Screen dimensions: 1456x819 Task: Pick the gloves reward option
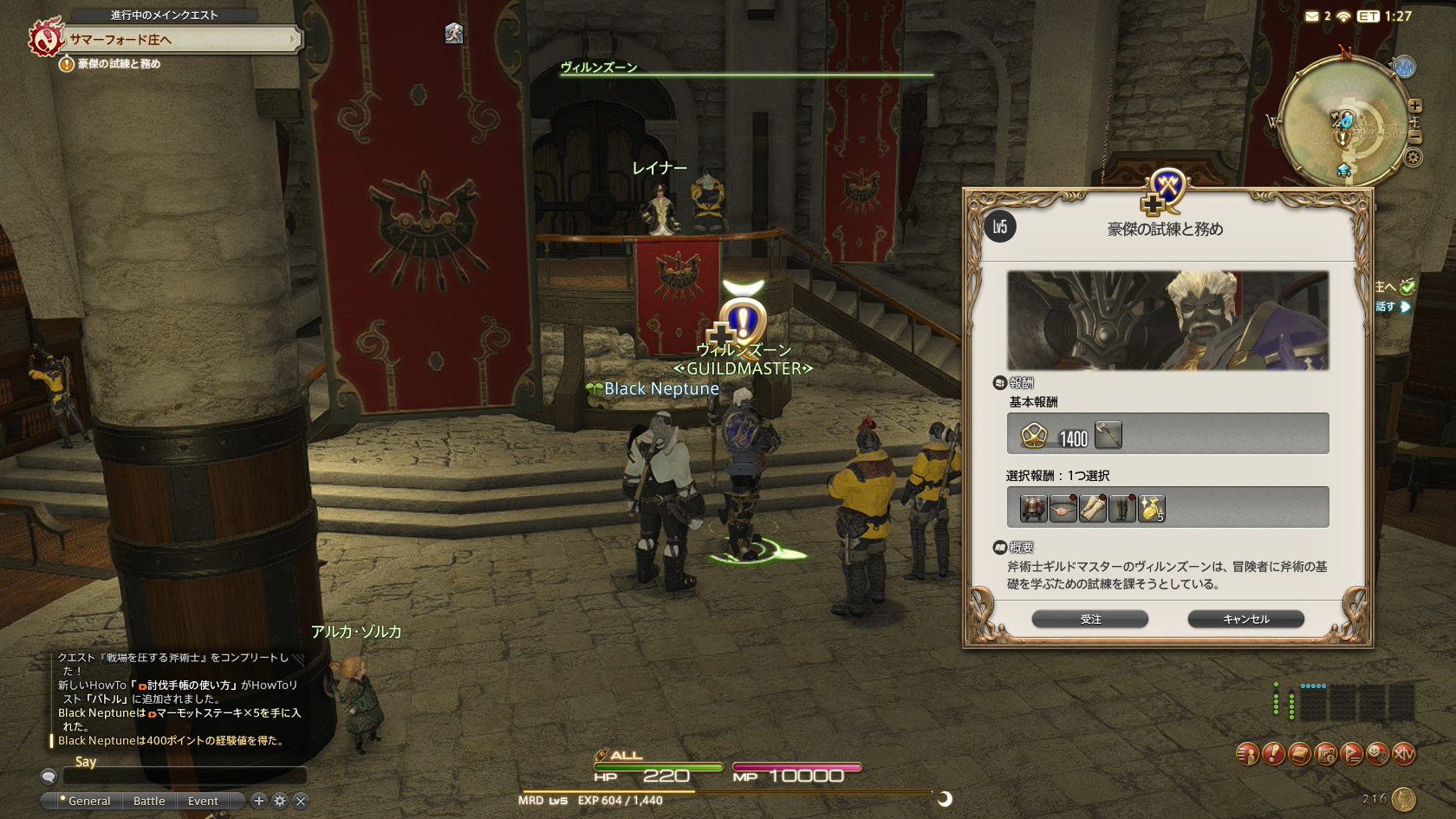point(1092,509)
